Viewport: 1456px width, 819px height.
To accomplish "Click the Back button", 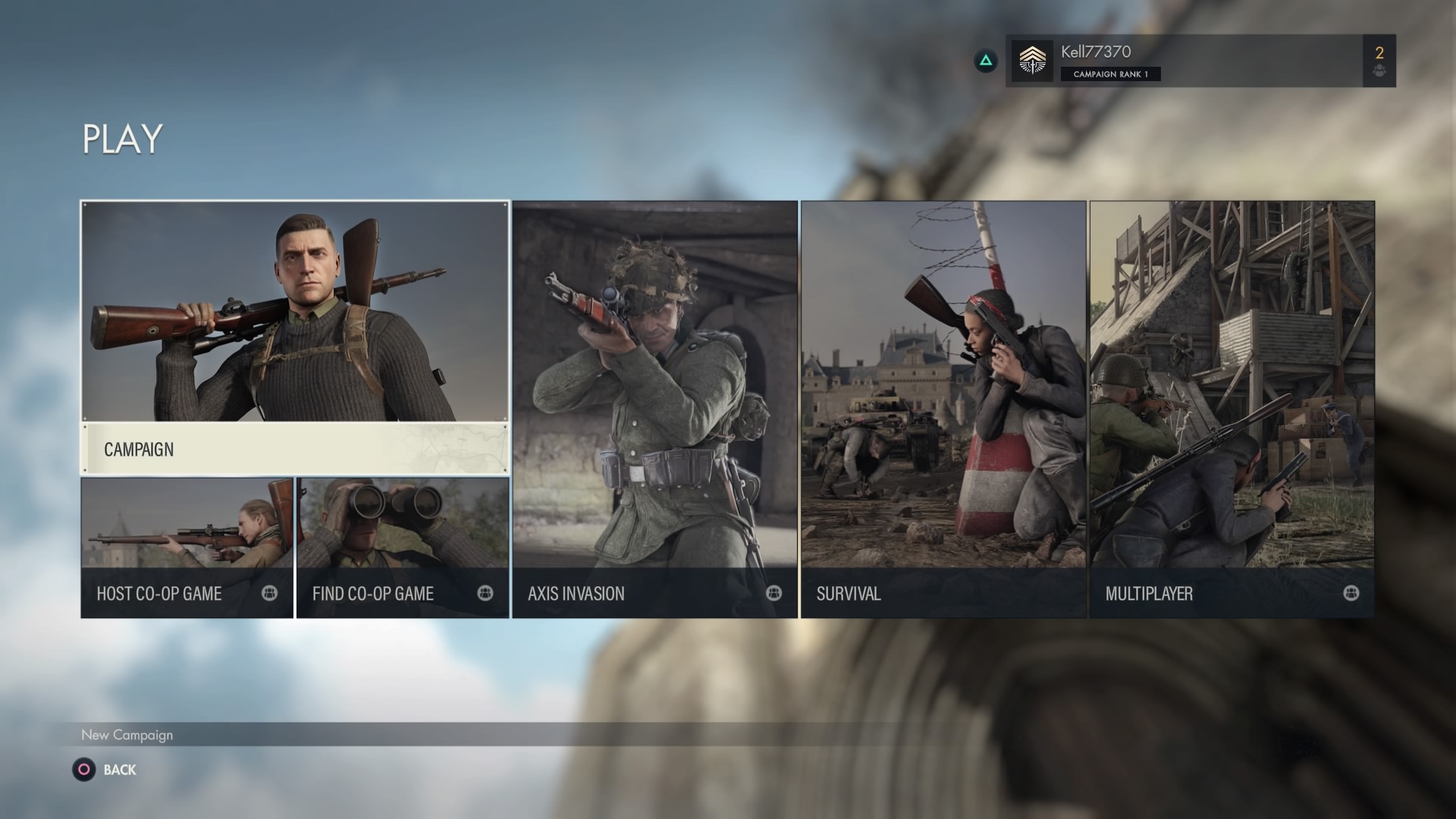I will coord(106,770).
